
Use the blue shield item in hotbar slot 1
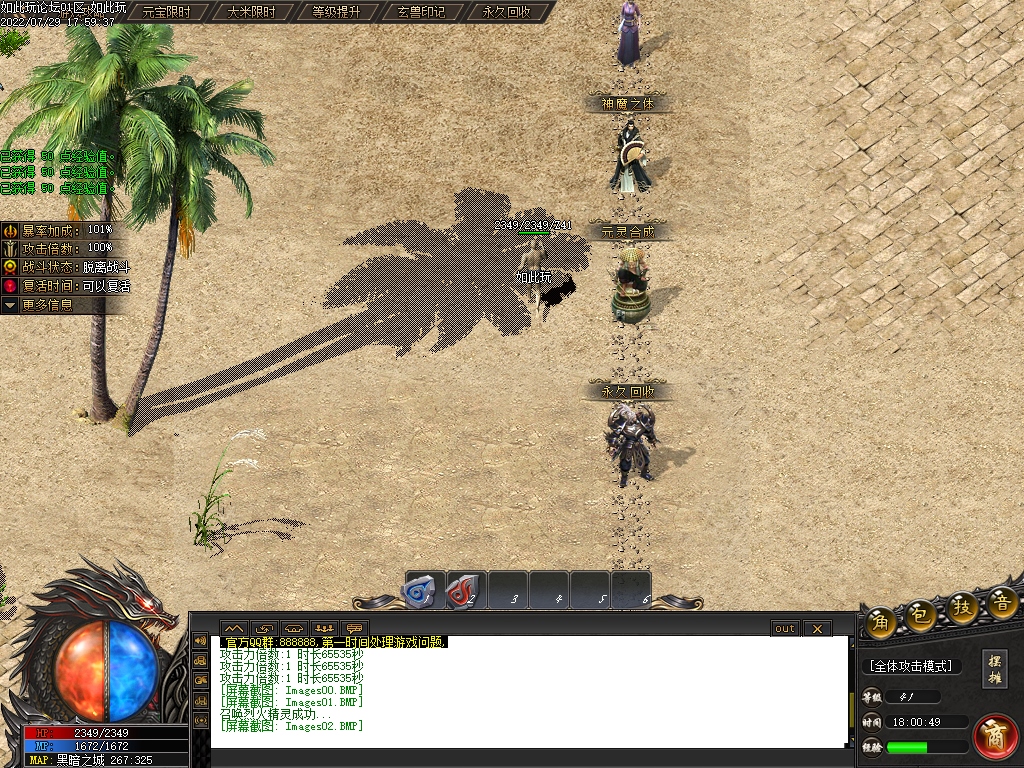[422, 590]
